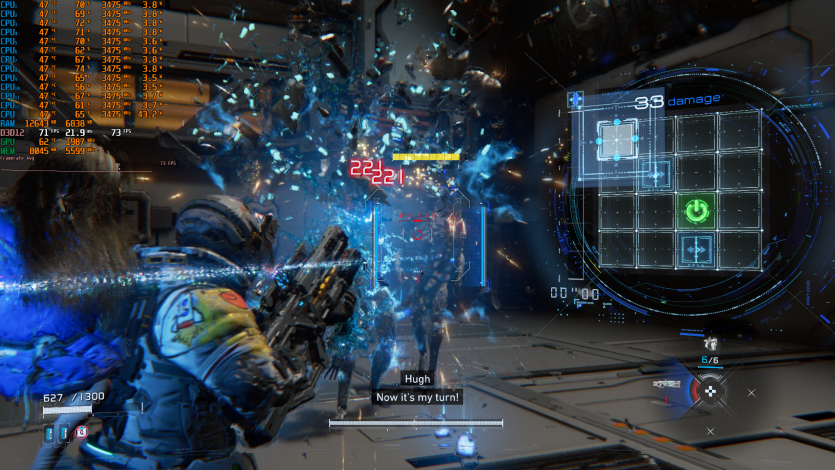Select the highlighted cursor tile on hacking grid
835x470 pixels.
(x=616, y=138)
